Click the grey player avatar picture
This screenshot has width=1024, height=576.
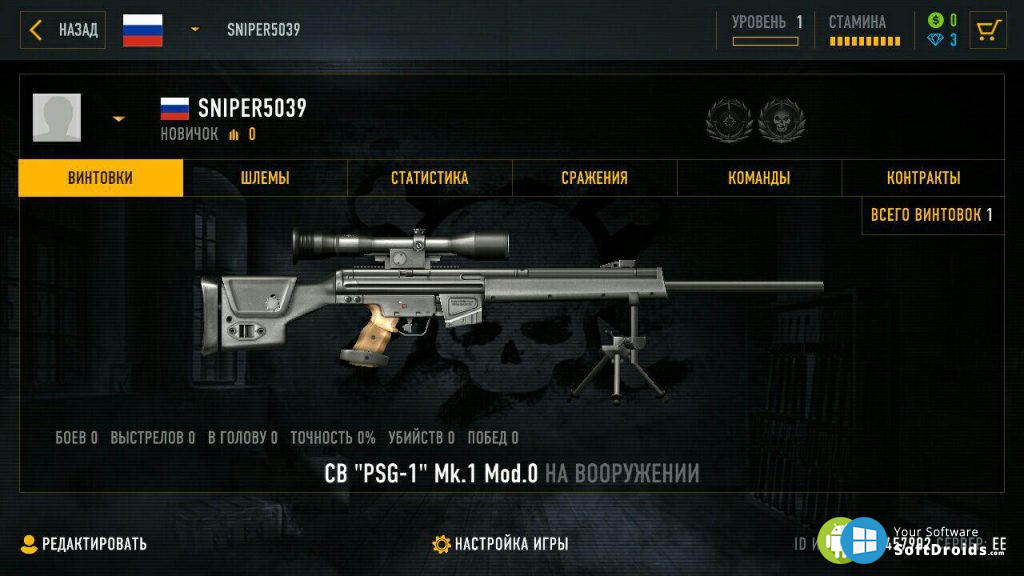tap(57, 118)
